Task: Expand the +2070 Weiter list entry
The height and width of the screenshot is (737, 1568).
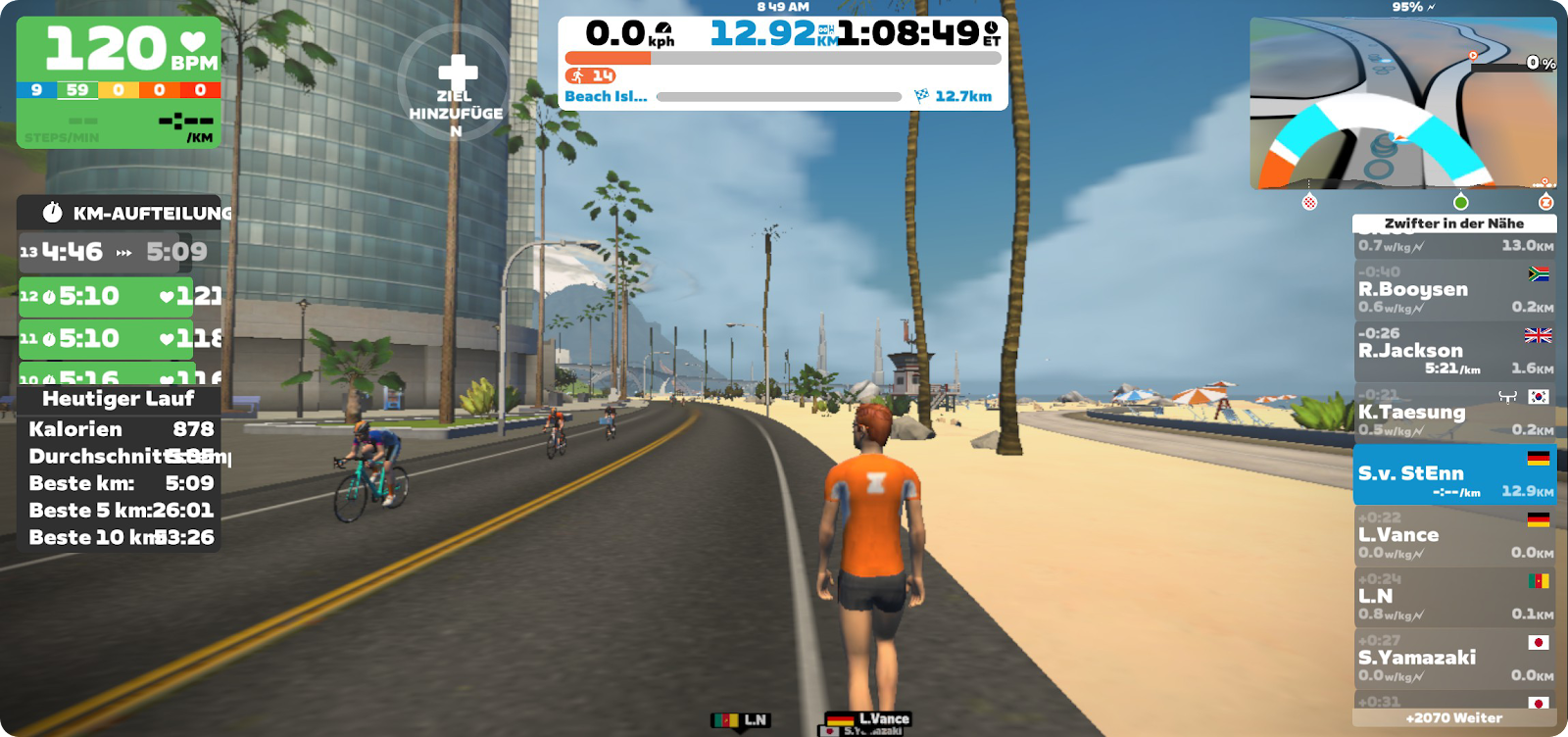Action: [1454, 718]
